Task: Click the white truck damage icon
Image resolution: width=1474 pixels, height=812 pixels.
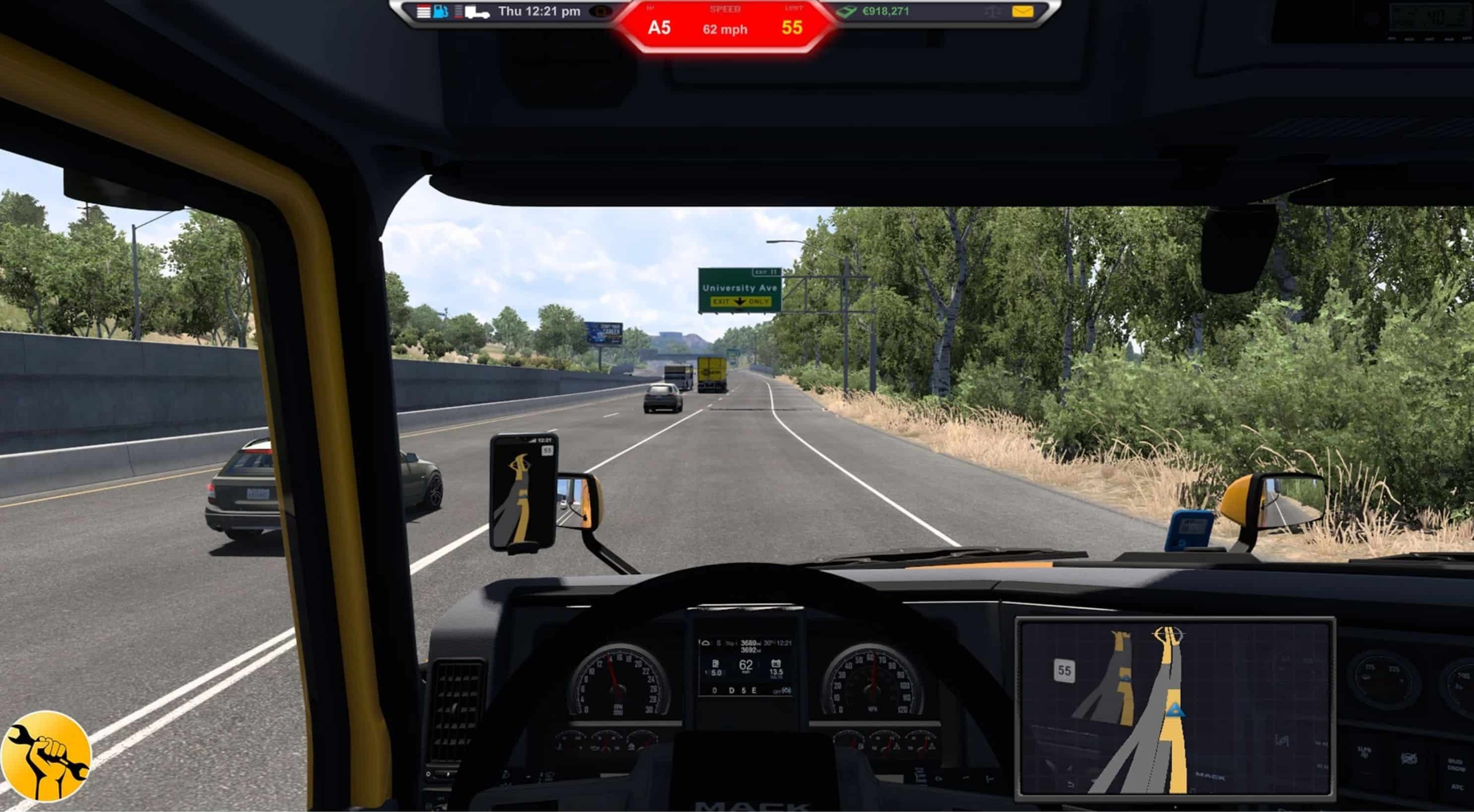Action: pos(476,12)
